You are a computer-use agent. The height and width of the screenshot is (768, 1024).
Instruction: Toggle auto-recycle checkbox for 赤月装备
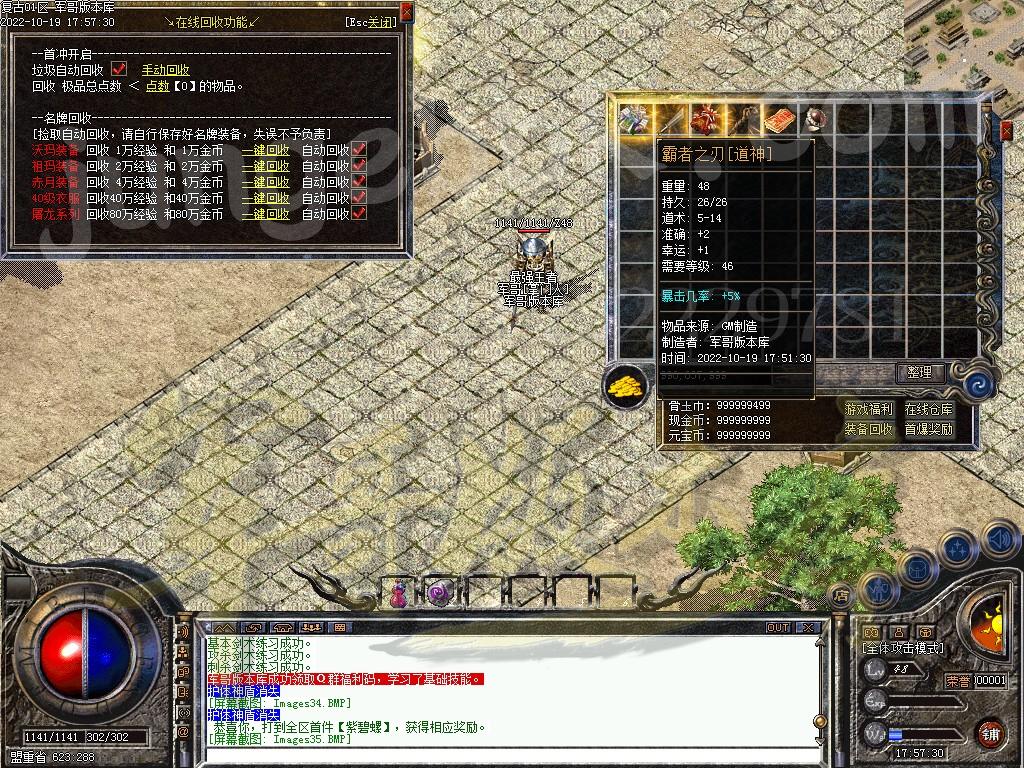pyautogui.click(x=359, y=182)
